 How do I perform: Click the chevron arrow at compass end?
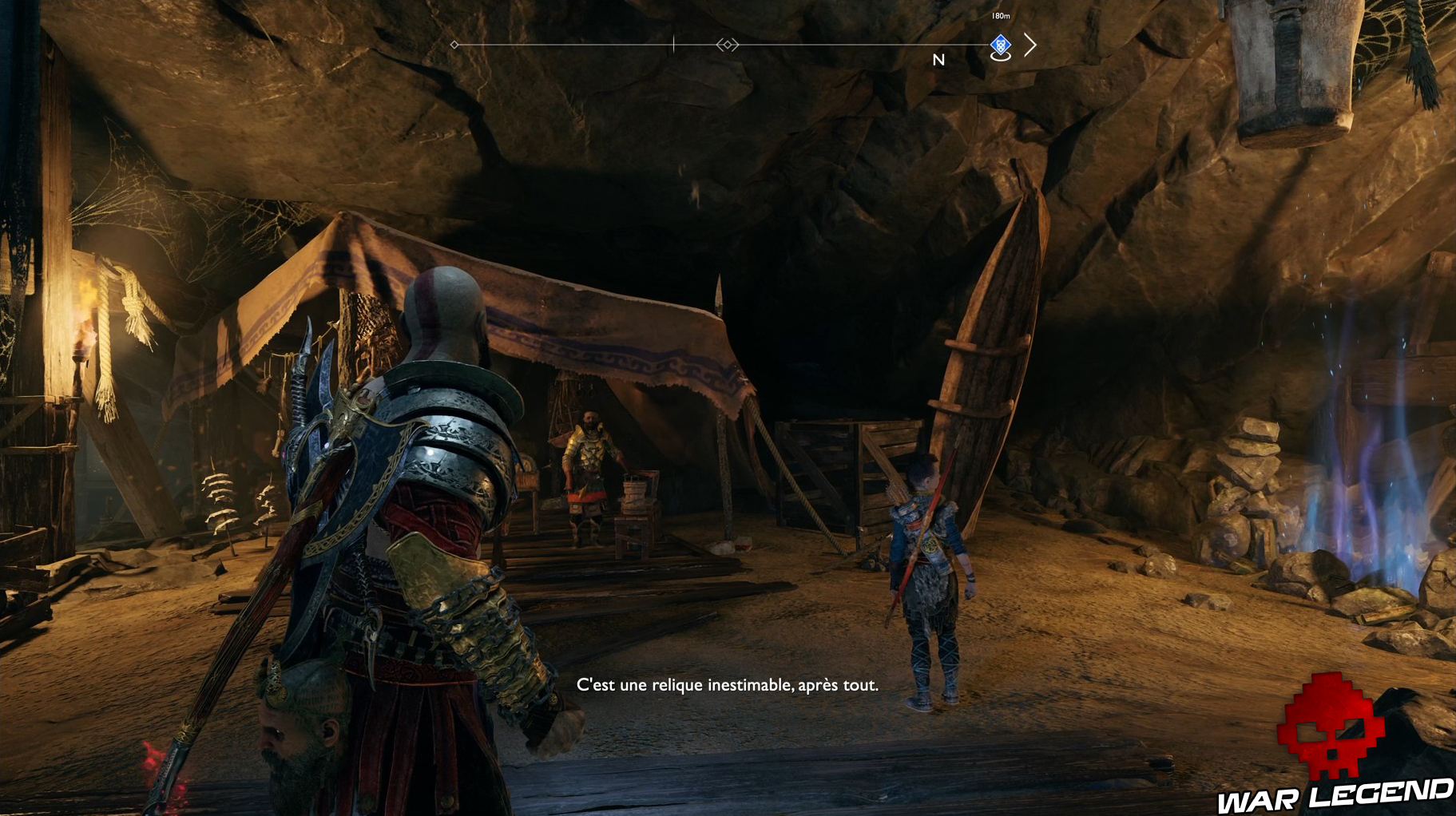[x=1030, y=45]
